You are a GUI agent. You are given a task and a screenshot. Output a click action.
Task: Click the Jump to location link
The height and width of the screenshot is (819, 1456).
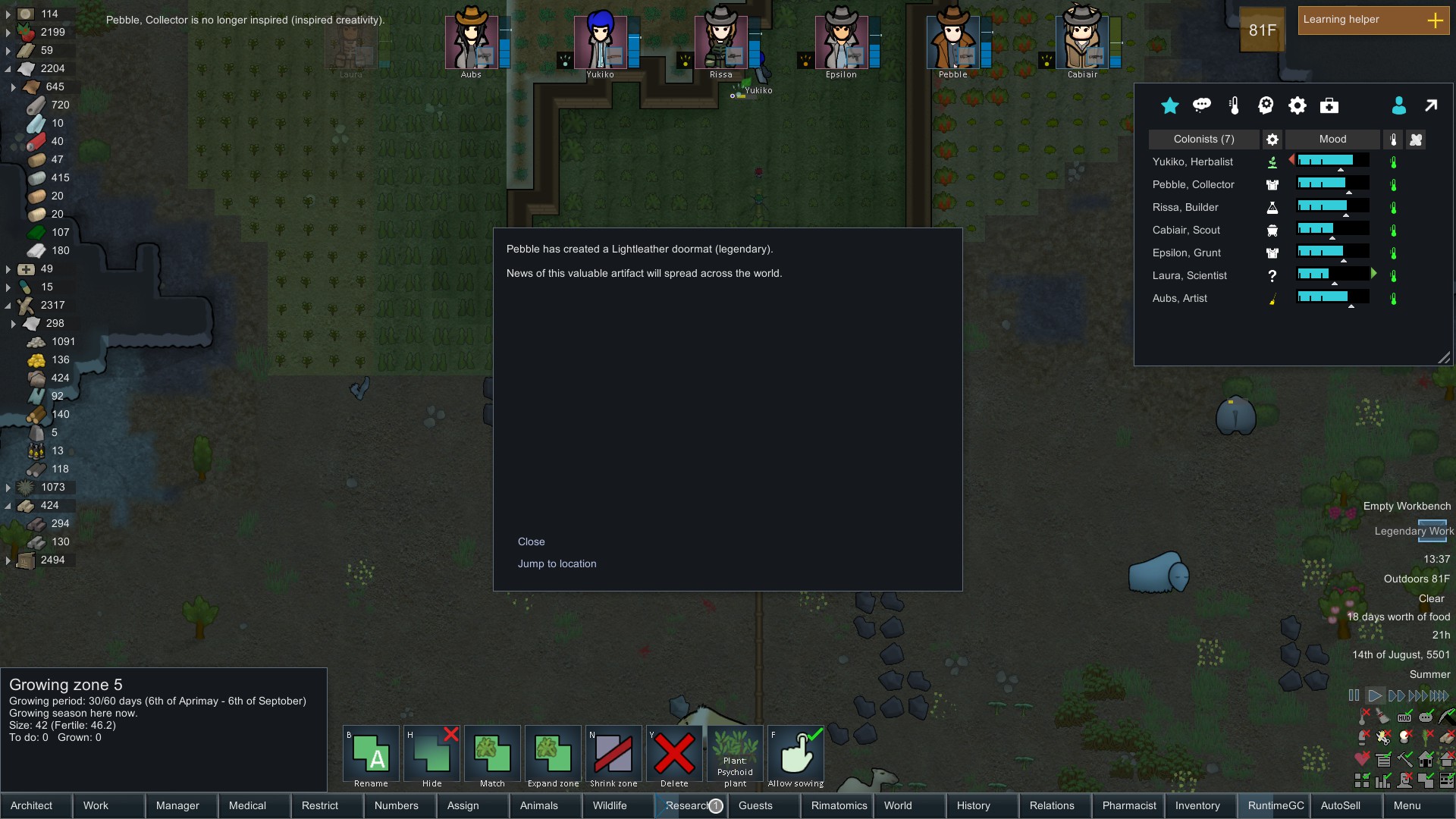coord(557,563)
